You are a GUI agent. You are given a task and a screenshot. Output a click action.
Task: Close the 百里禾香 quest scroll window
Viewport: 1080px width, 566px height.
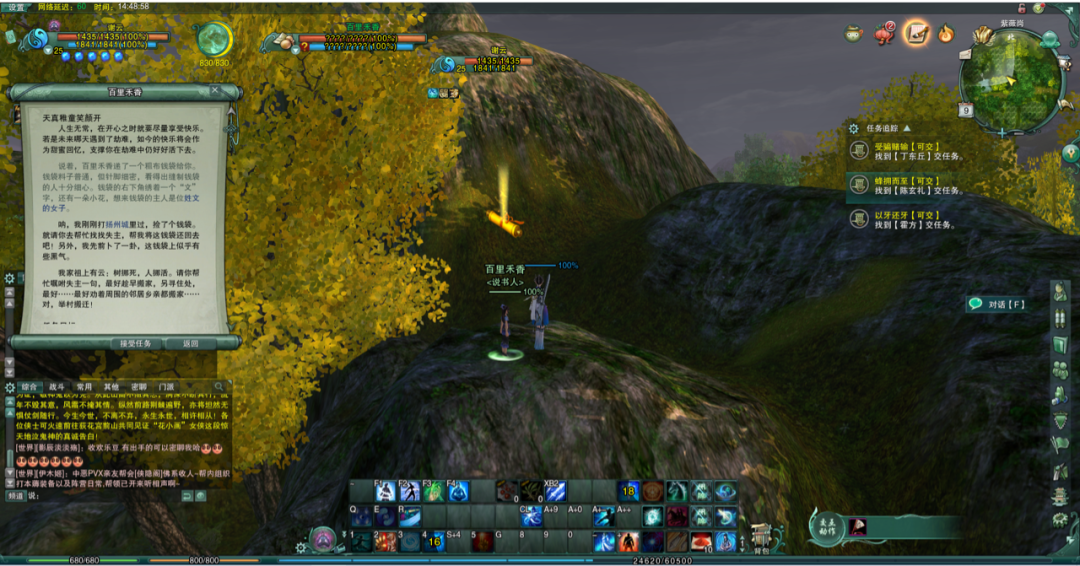tap(215, 91)
